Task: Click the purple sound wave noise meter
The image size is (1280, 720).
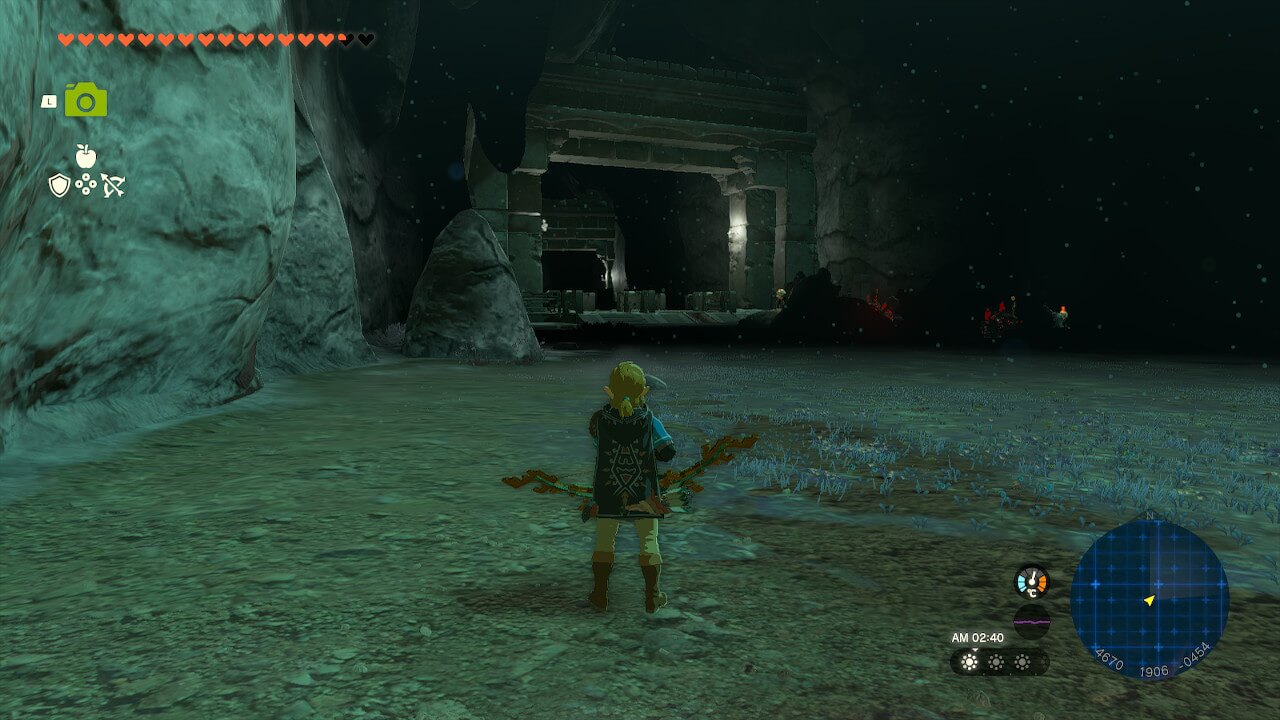Action: point(1031,621)
